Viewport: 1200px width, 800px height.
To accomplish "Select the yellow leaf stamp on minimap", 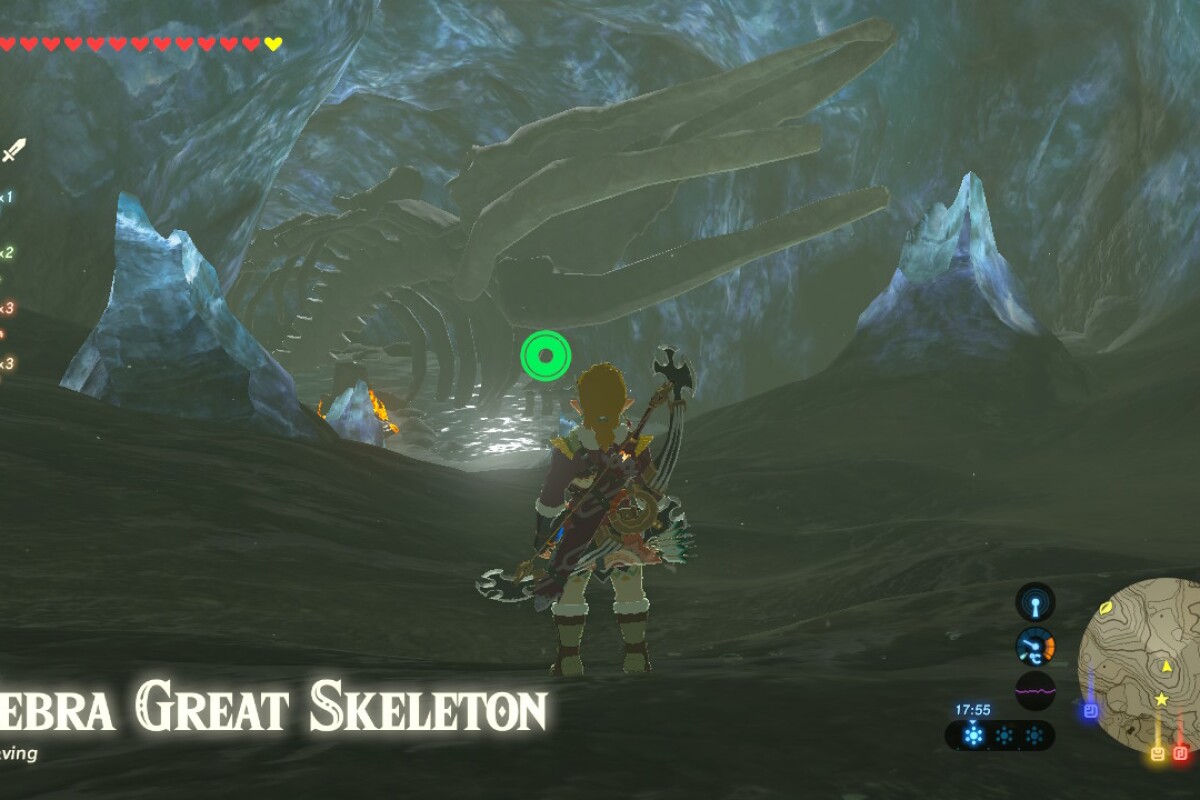I will (1108, 607).
